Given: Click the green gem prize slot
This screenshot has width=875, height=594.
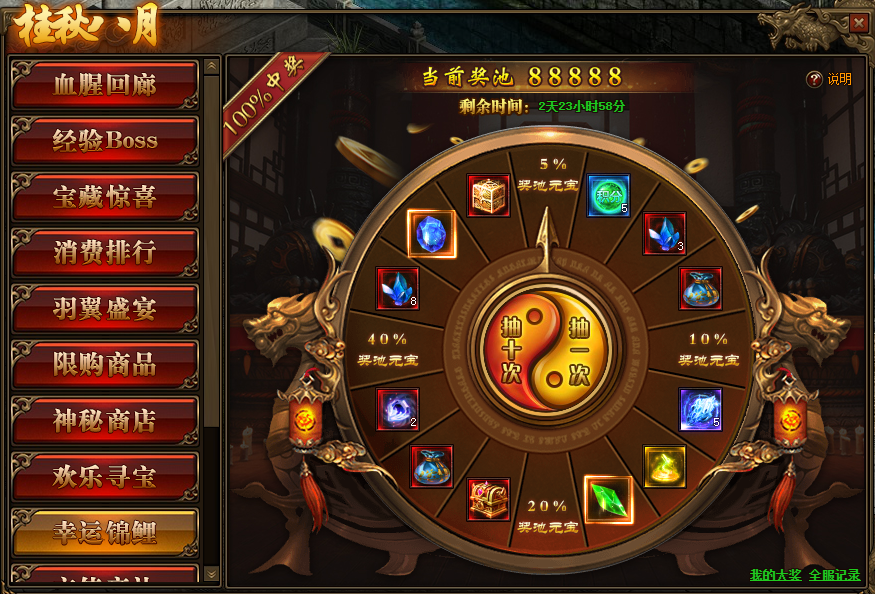Looking at the screenshot, I should [607, 500].
